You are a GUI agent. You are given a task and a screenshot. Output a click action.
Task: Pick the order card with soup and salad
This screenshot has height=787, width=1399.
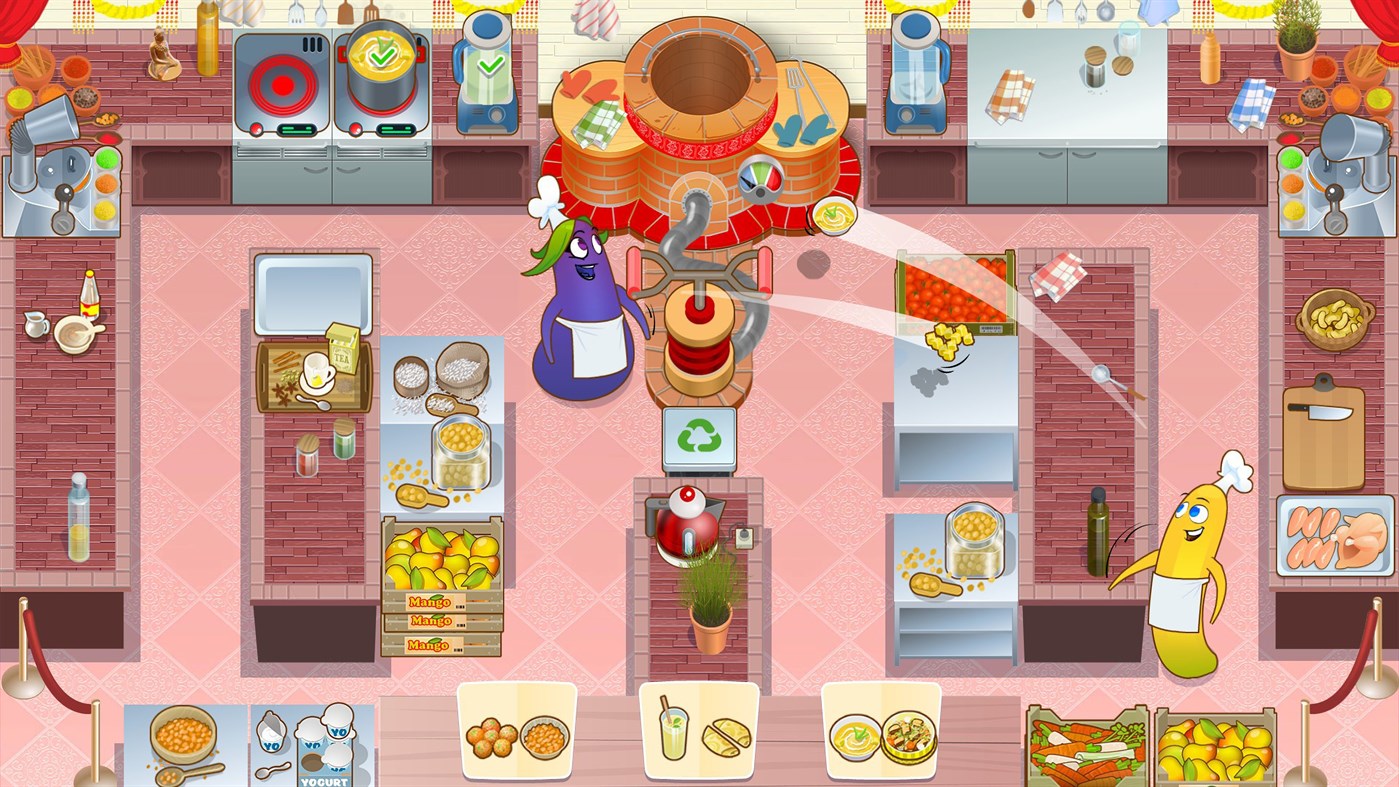[881, 732]
